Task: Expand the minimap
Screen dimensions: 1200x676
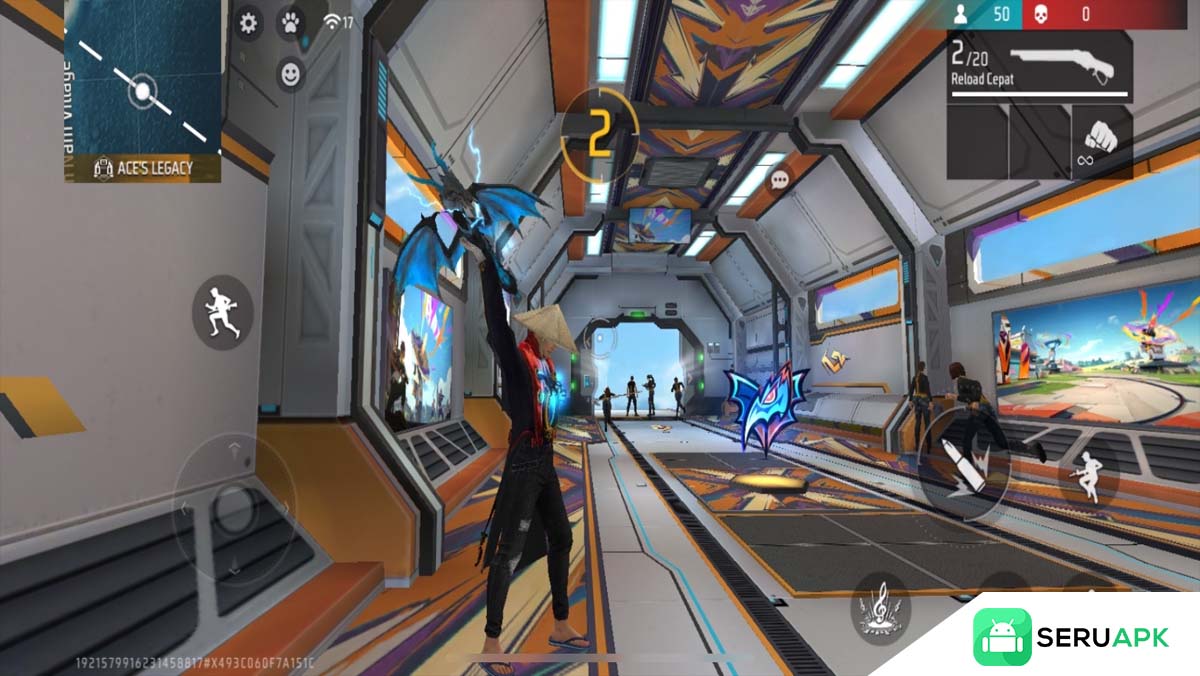Action: (142, 90)
